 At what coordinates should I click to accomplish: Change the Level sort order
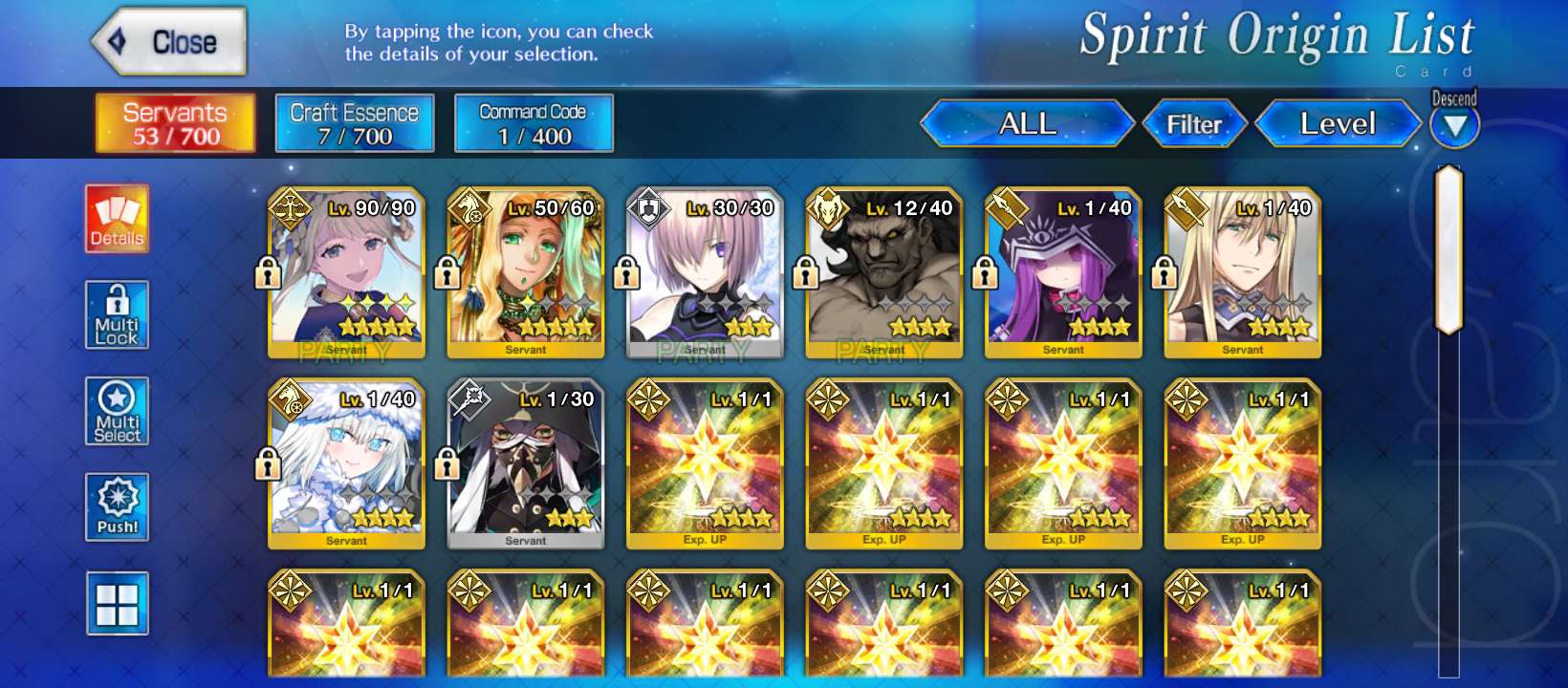(x=1337, y=124)
